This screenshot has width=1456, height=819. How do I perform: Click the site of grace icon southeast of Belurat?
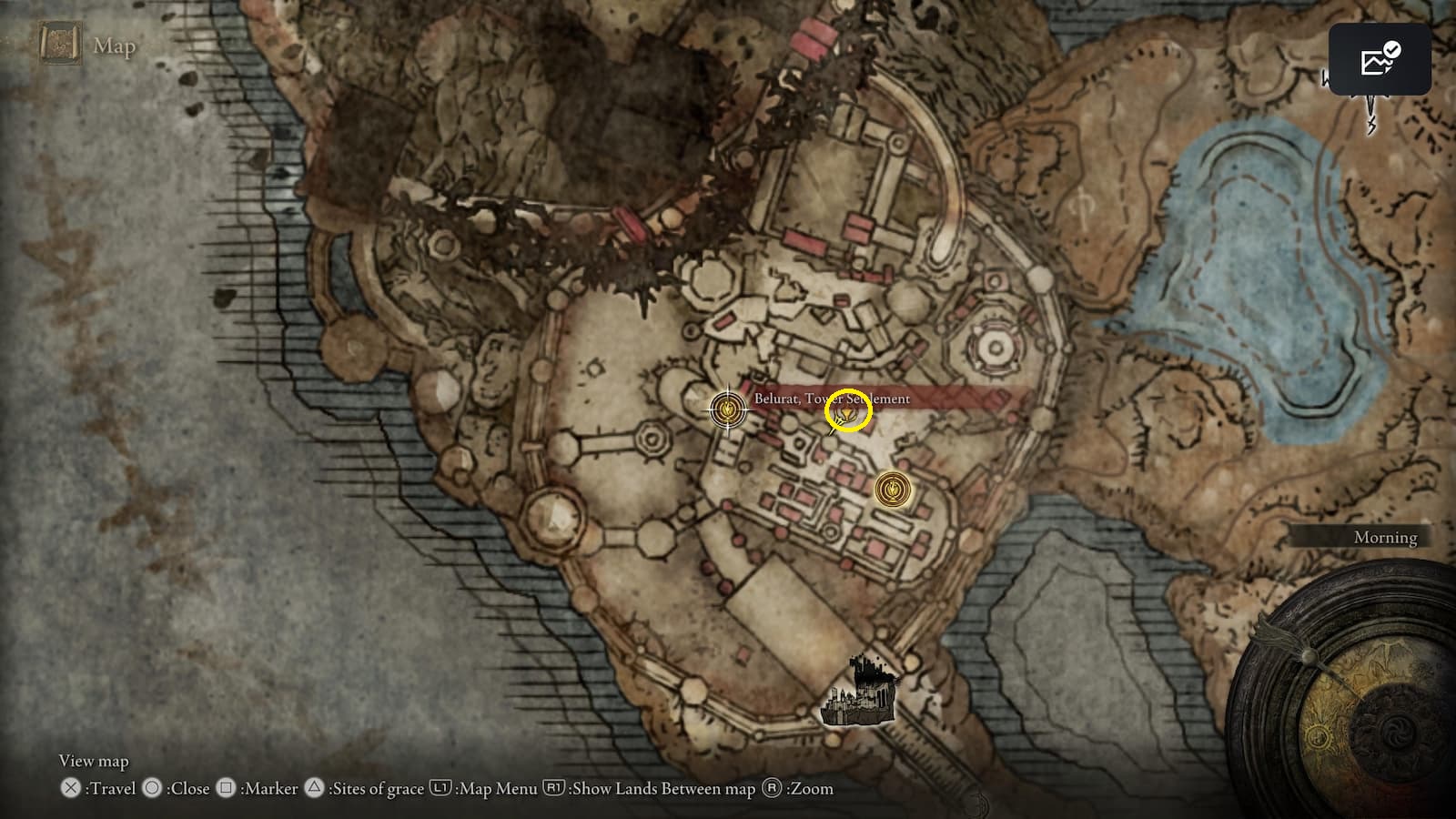coord(892,490)
